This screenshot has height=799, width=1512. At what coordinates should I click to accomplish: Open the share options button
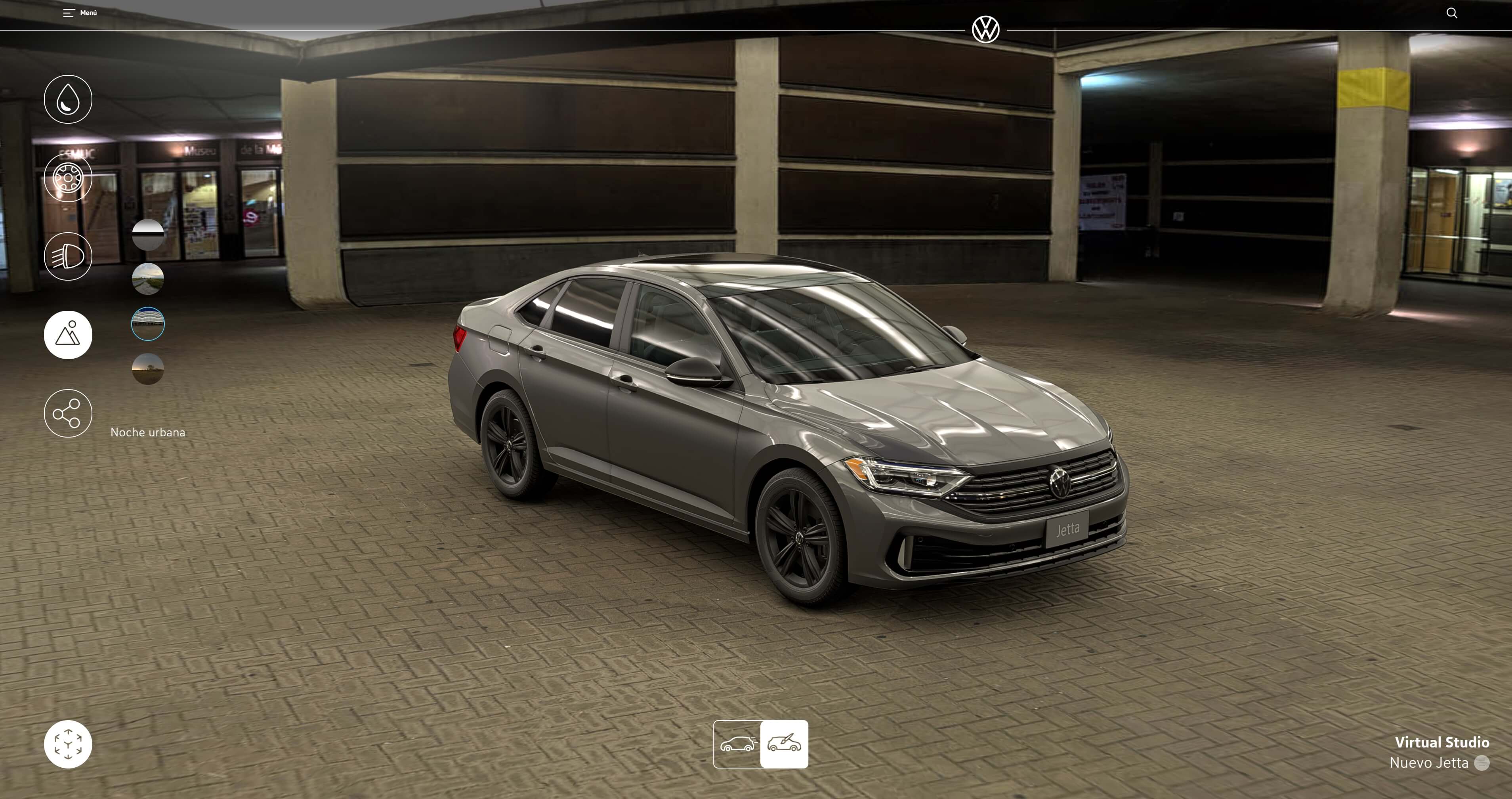tap(68, 413)
